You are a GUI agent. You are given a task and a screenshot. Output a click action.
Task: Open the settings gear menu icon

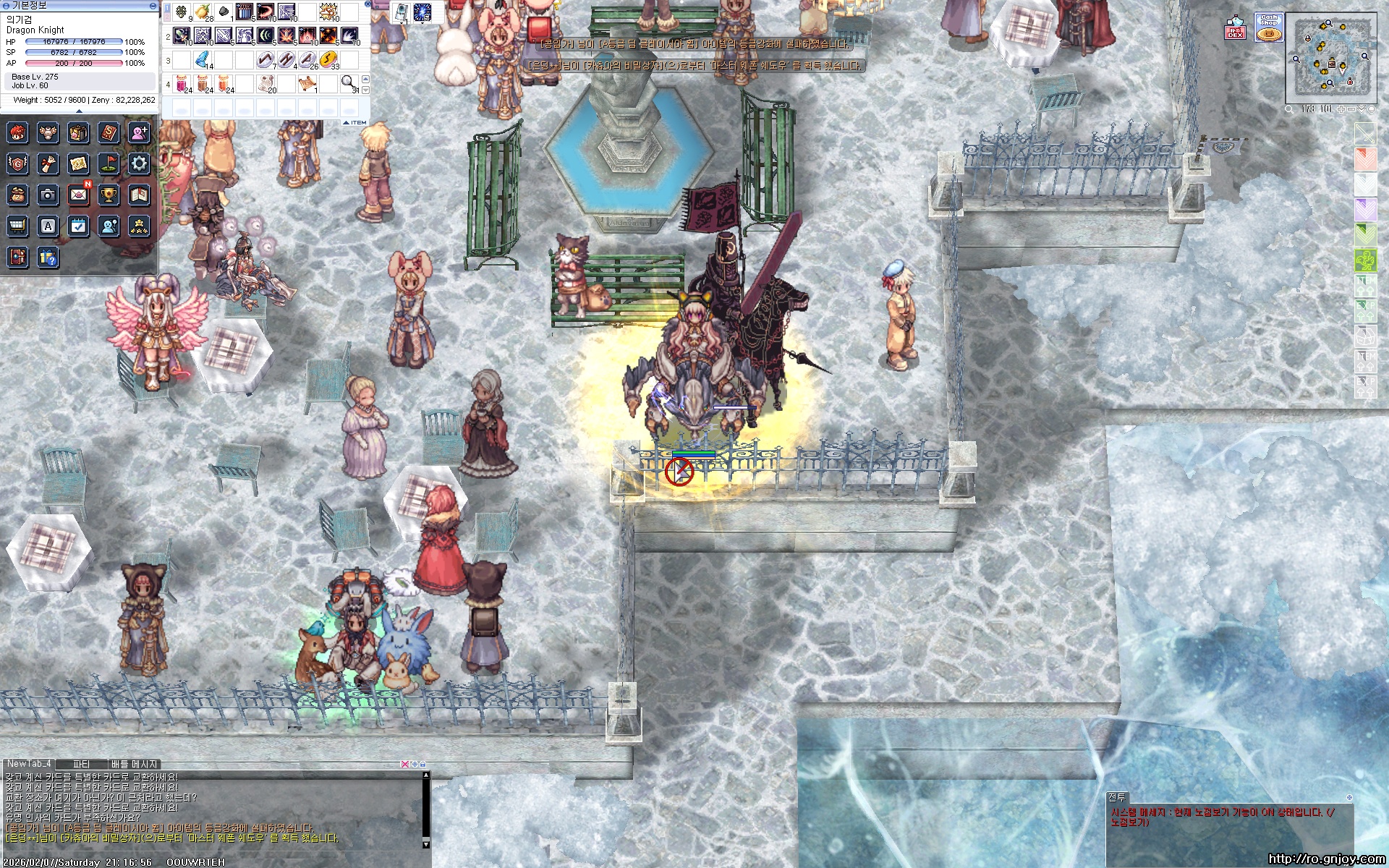(x=139, y=163)
